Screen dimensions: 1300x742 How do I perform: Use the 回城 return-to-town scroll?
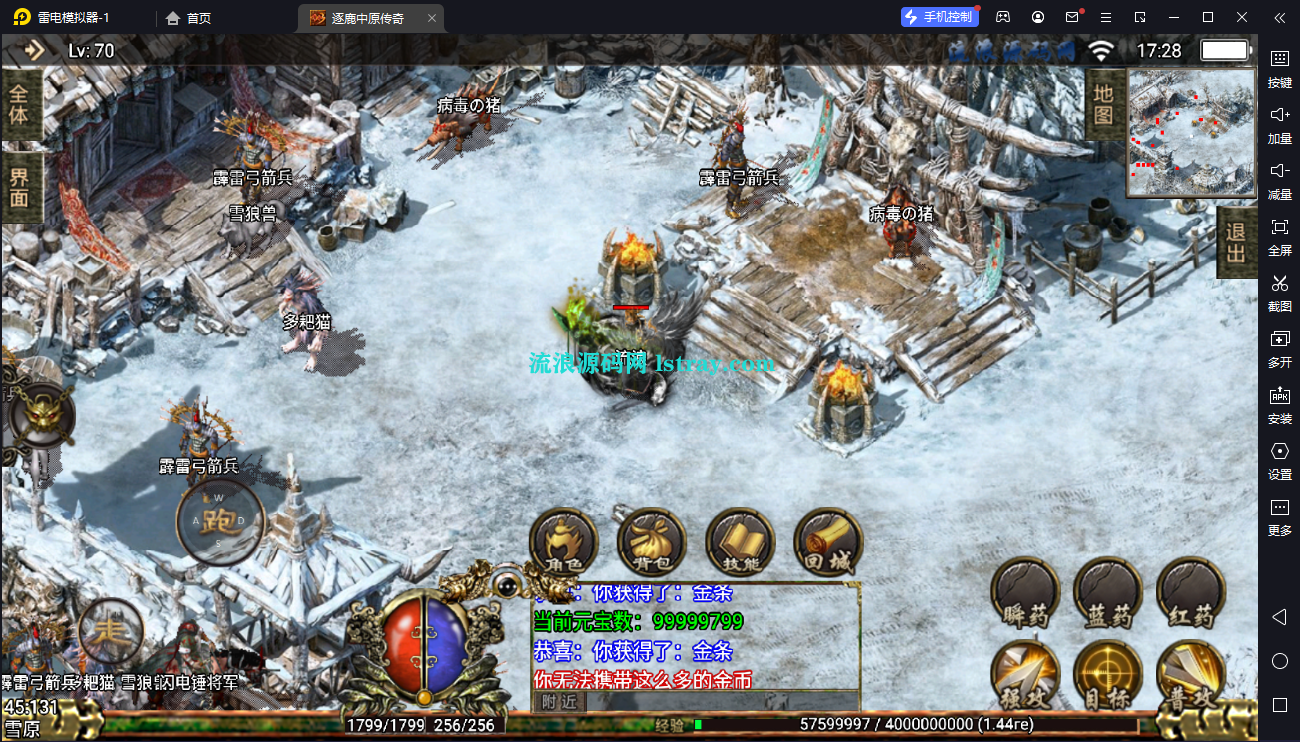tap(828, 544)
